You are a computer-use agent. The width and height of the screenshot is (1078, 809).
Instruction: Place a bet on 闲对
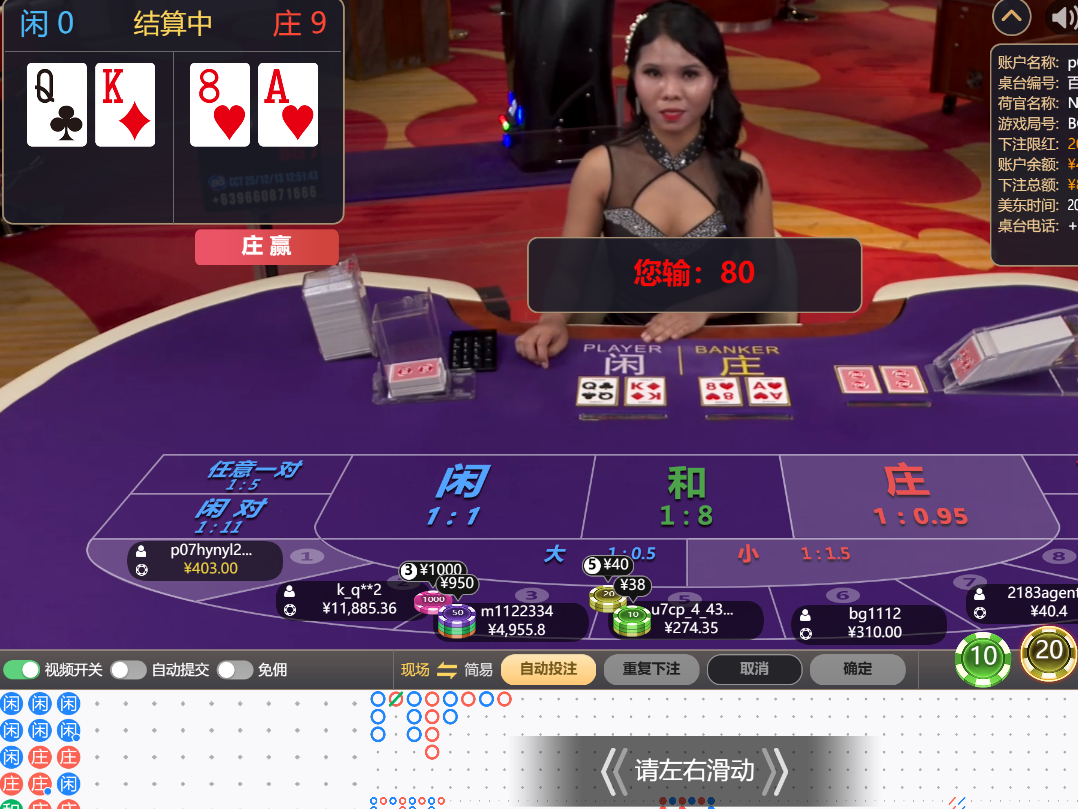pyautogui.click(x=228, y=514)
